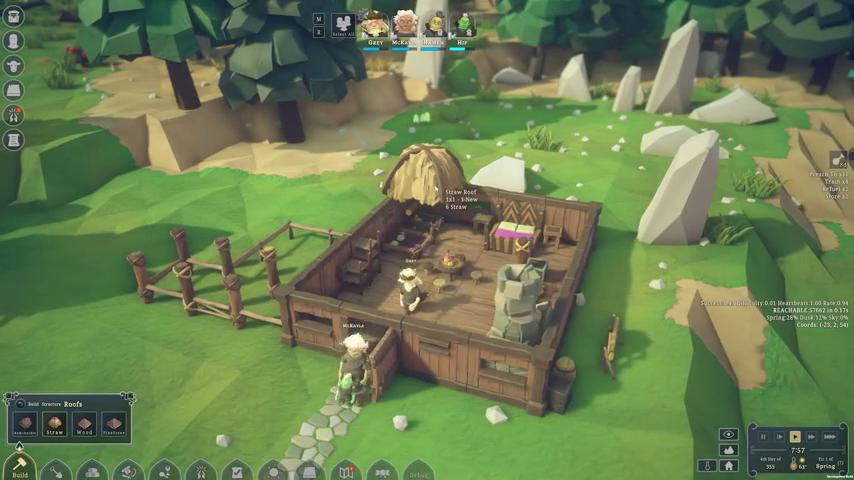Select the Straw roof option
The width and height of the screenshot is (854, 480).
tap(54, 424)
